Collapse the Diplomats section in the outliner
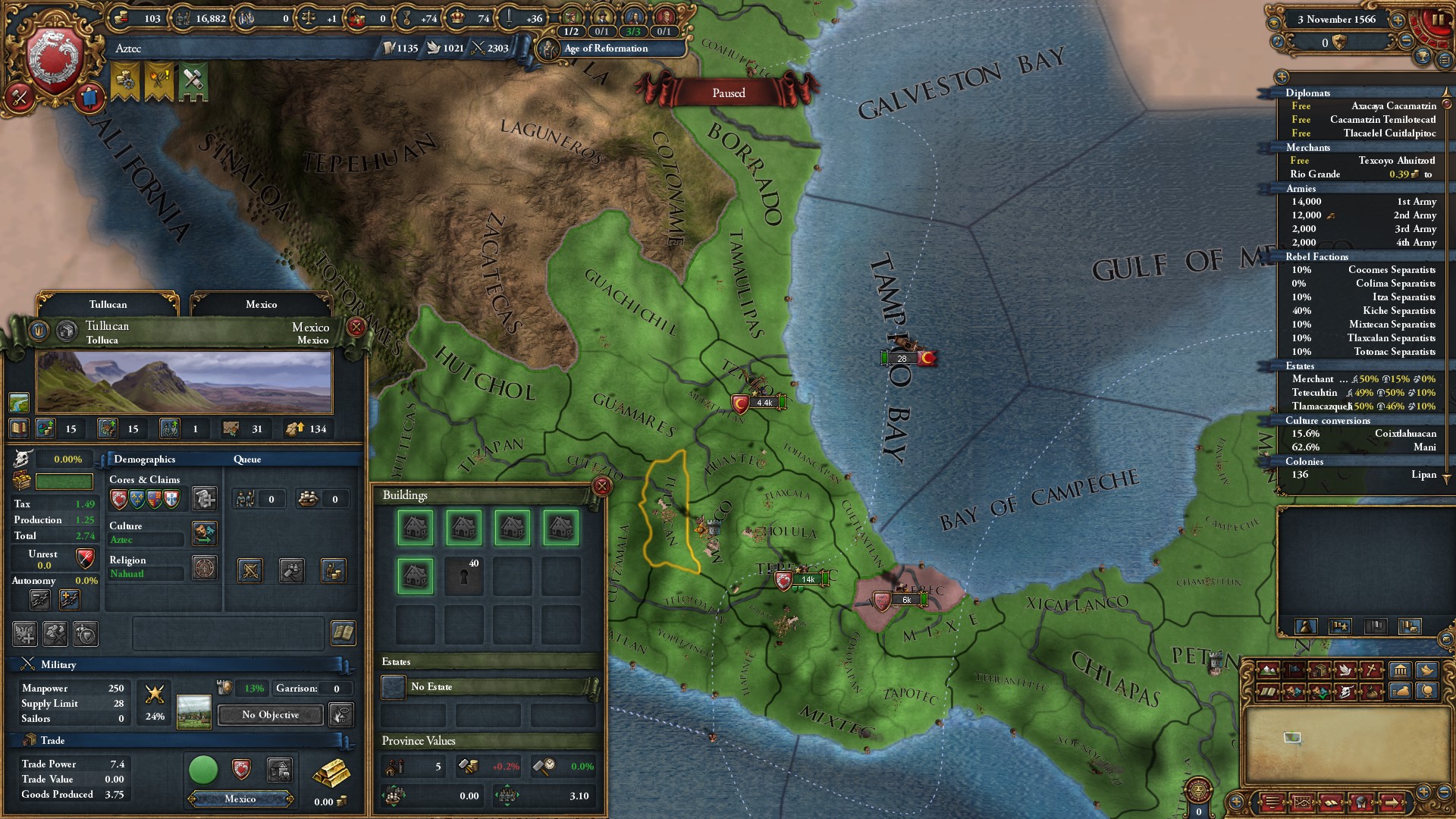 pos(1307,93)
